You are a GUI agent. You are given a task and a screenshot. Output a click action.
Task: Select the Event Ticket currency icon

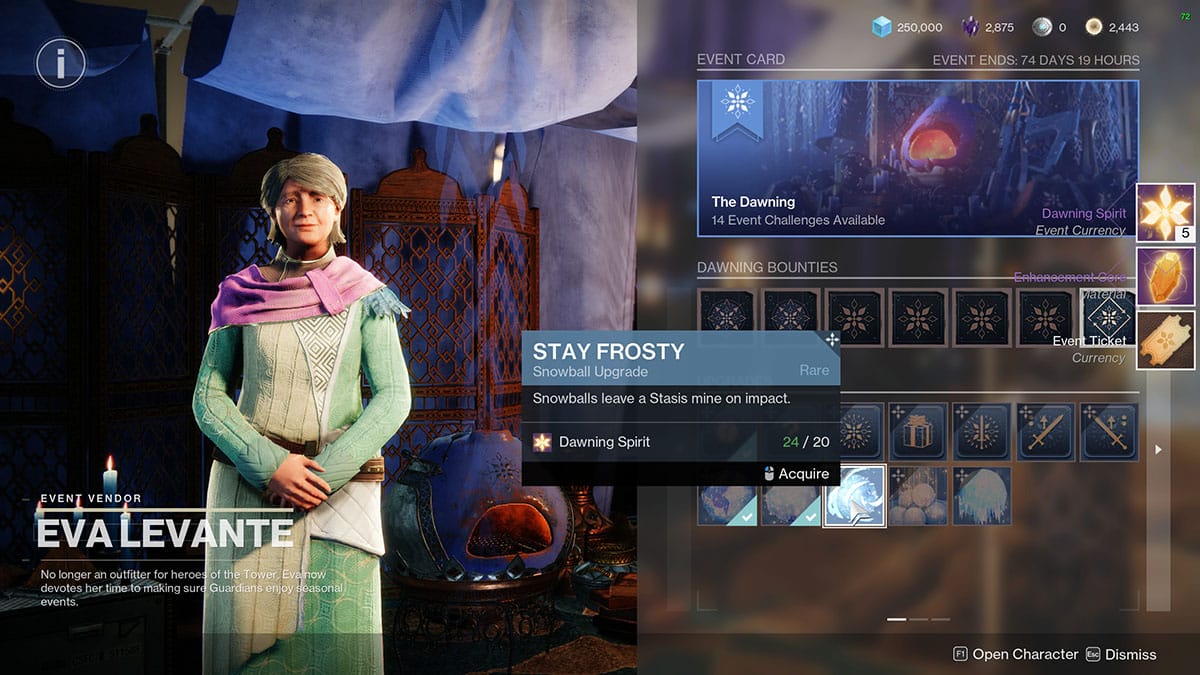[x=1166, y=340]
